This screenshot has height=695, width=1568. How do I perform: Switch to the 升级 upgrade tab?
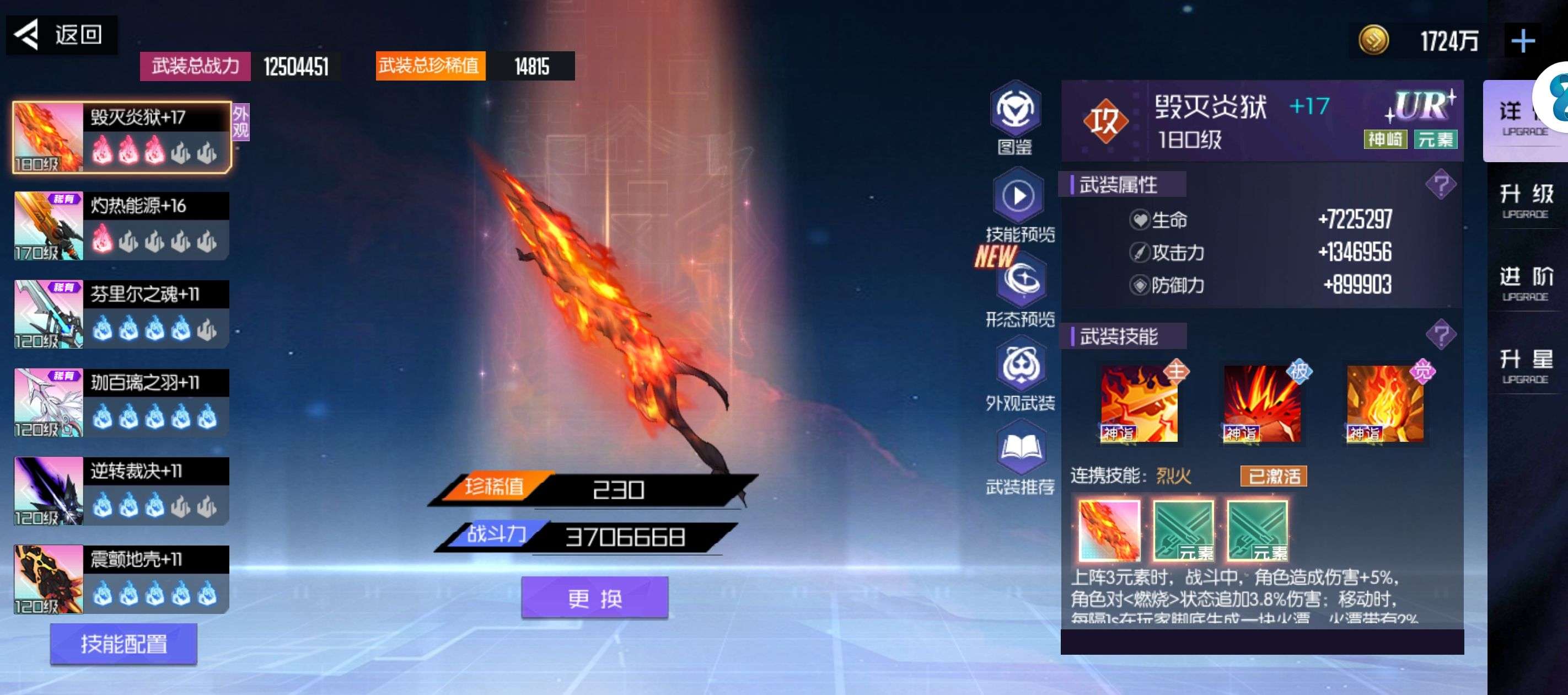(1526, 200)
